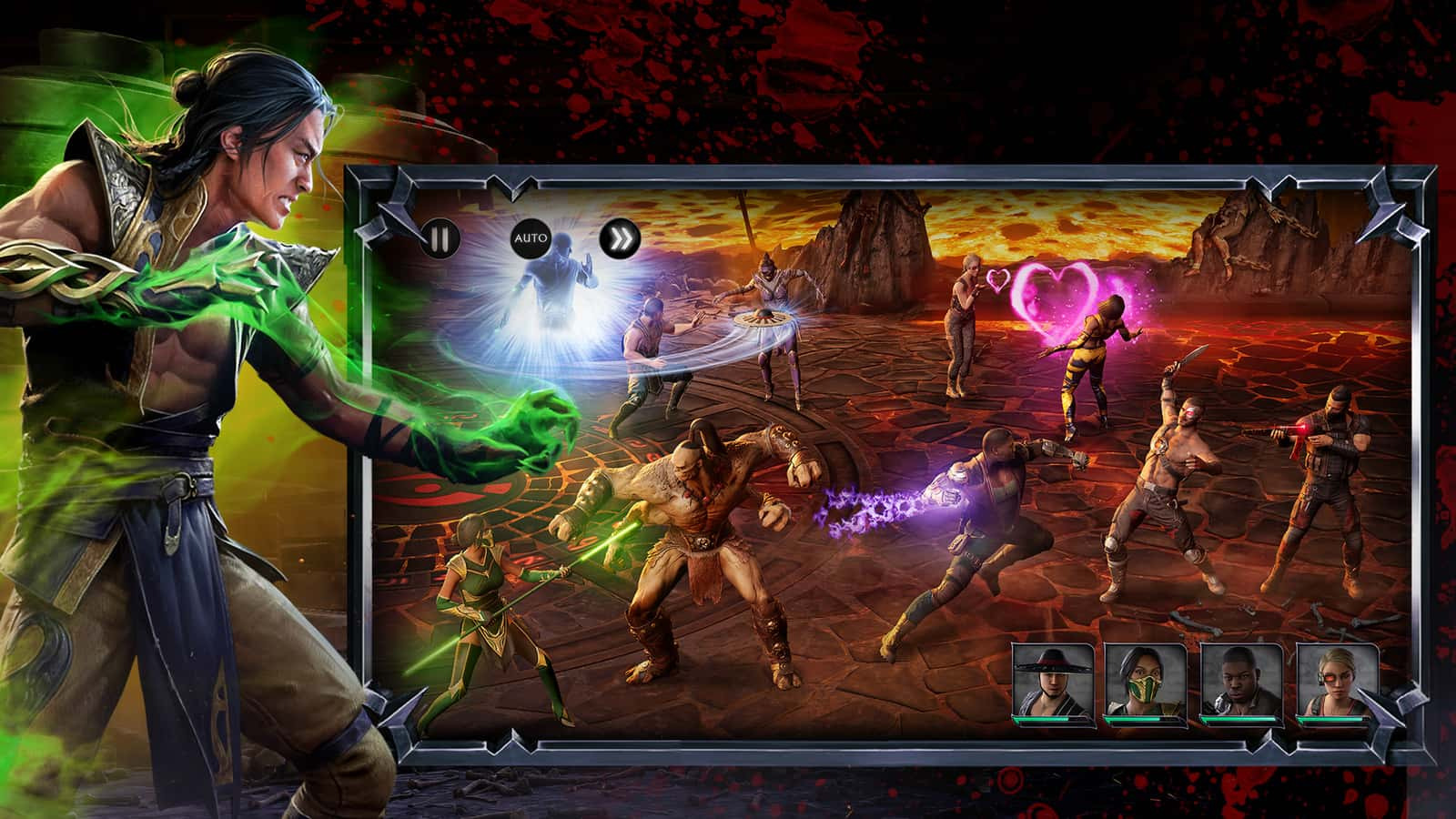Screen dimensions: 1456x819
Task: Enable AUTO combat mode
Action: click(x=531, y=238)
